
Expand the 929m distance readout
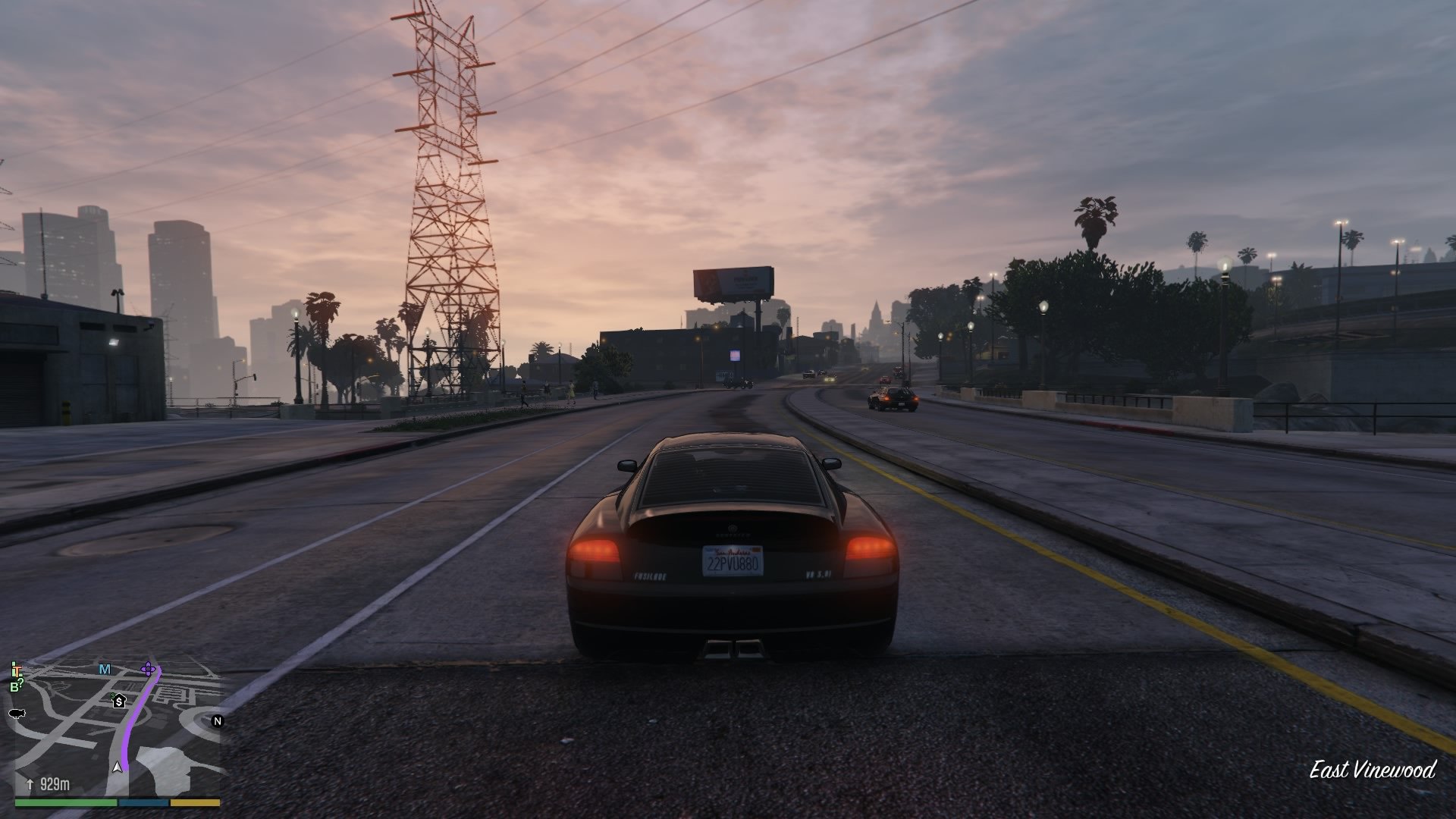(55, 784)
